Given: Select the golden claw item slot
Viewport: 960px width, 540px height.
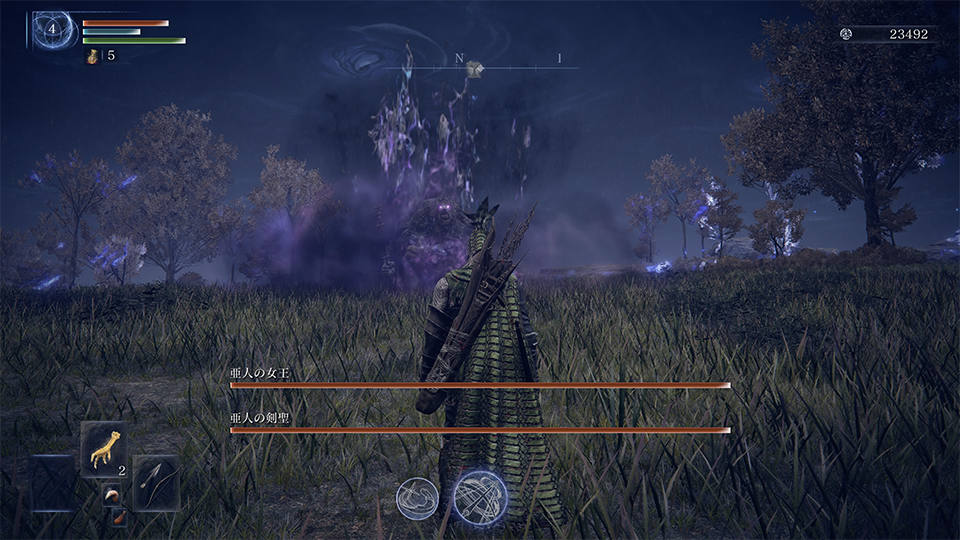Looking at the screenshot, I should (104, 449).
